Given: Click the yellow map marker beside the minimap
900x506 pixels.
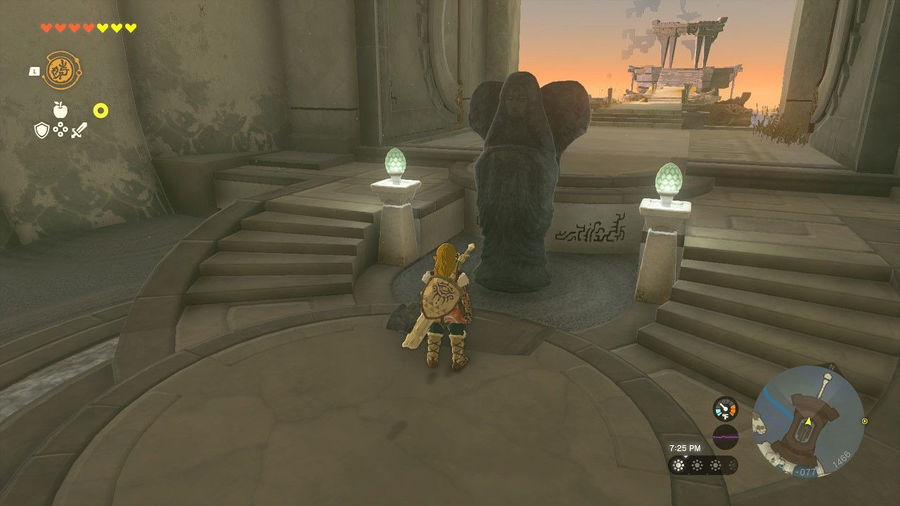Looking at the screenshot, I should coord(865,421).
